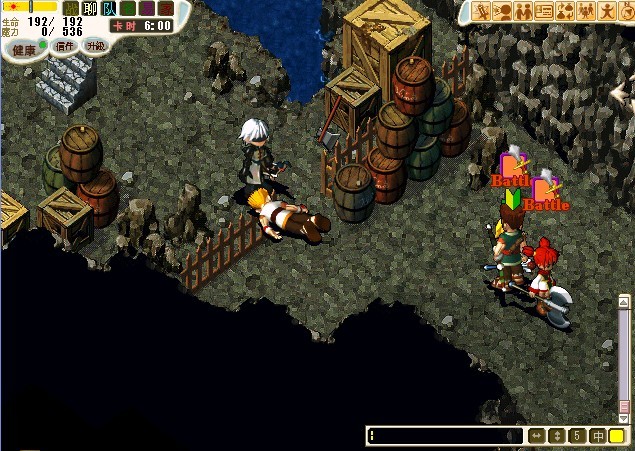This screenshot has width=635, height=451.
Task: Open the character pose action icon
Action: pos(607,11)
